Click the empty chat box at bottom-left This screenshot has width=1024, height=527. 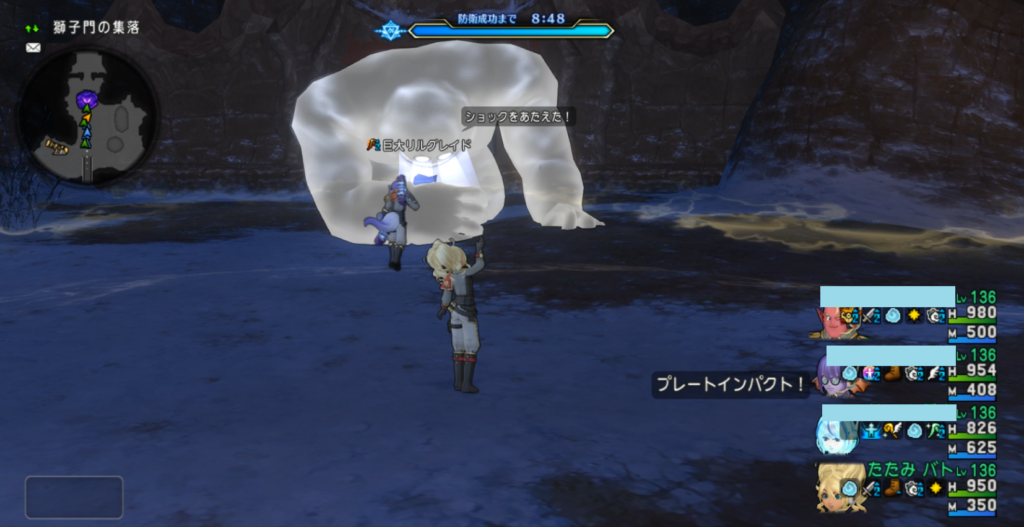tap(74, 497)
